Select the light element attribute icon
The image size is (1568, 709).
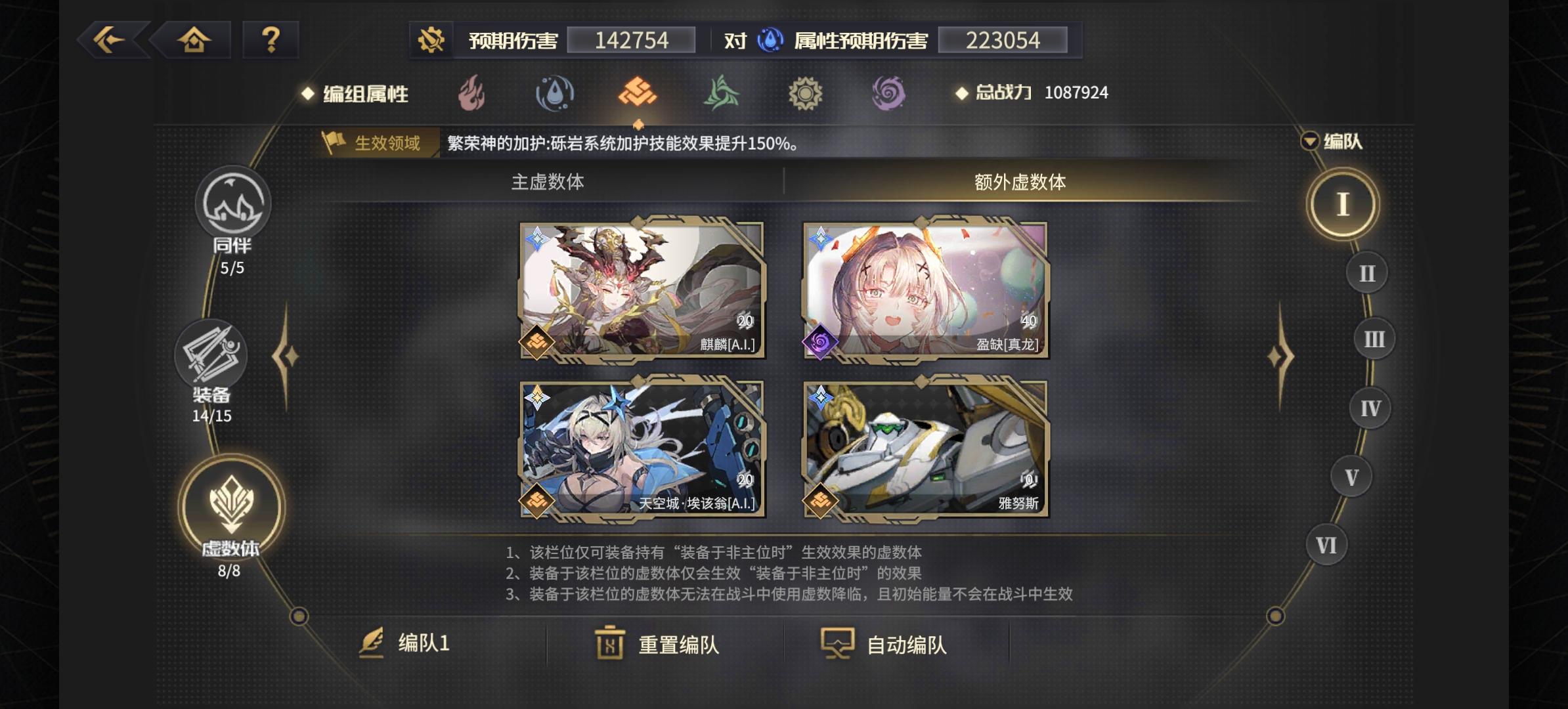pos(806,93)
